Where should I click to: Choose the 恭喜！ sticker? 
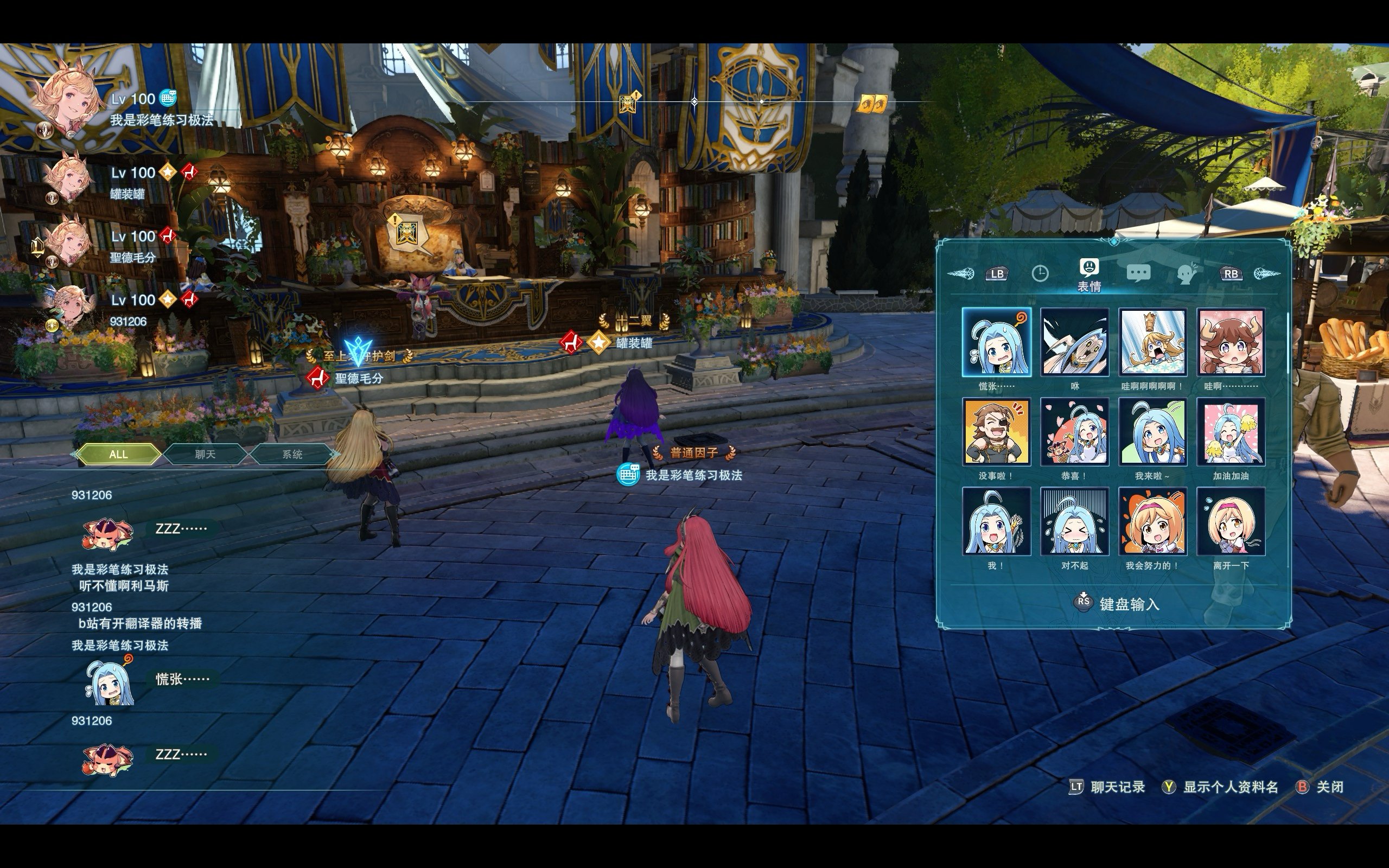[x=1074, y=432]
